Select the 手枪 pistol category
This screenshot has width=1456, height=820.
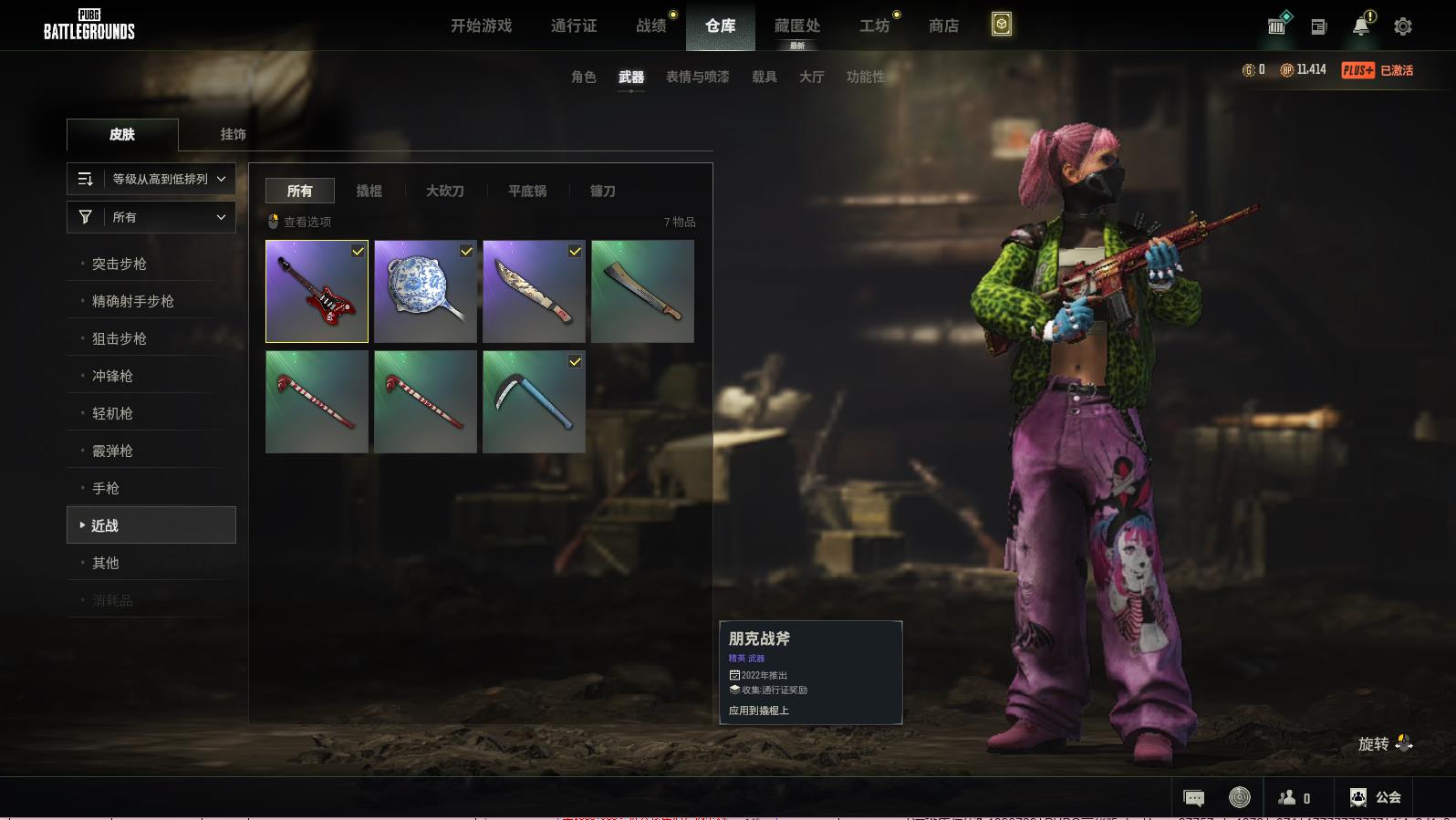click(x=106, y=488)
